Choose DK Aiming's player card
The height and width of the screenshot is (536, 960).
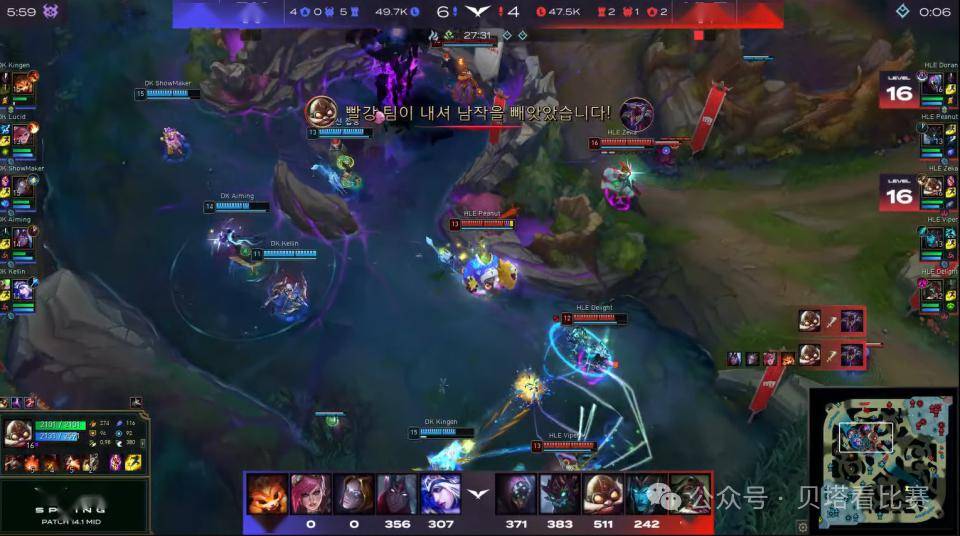[22, 238]
